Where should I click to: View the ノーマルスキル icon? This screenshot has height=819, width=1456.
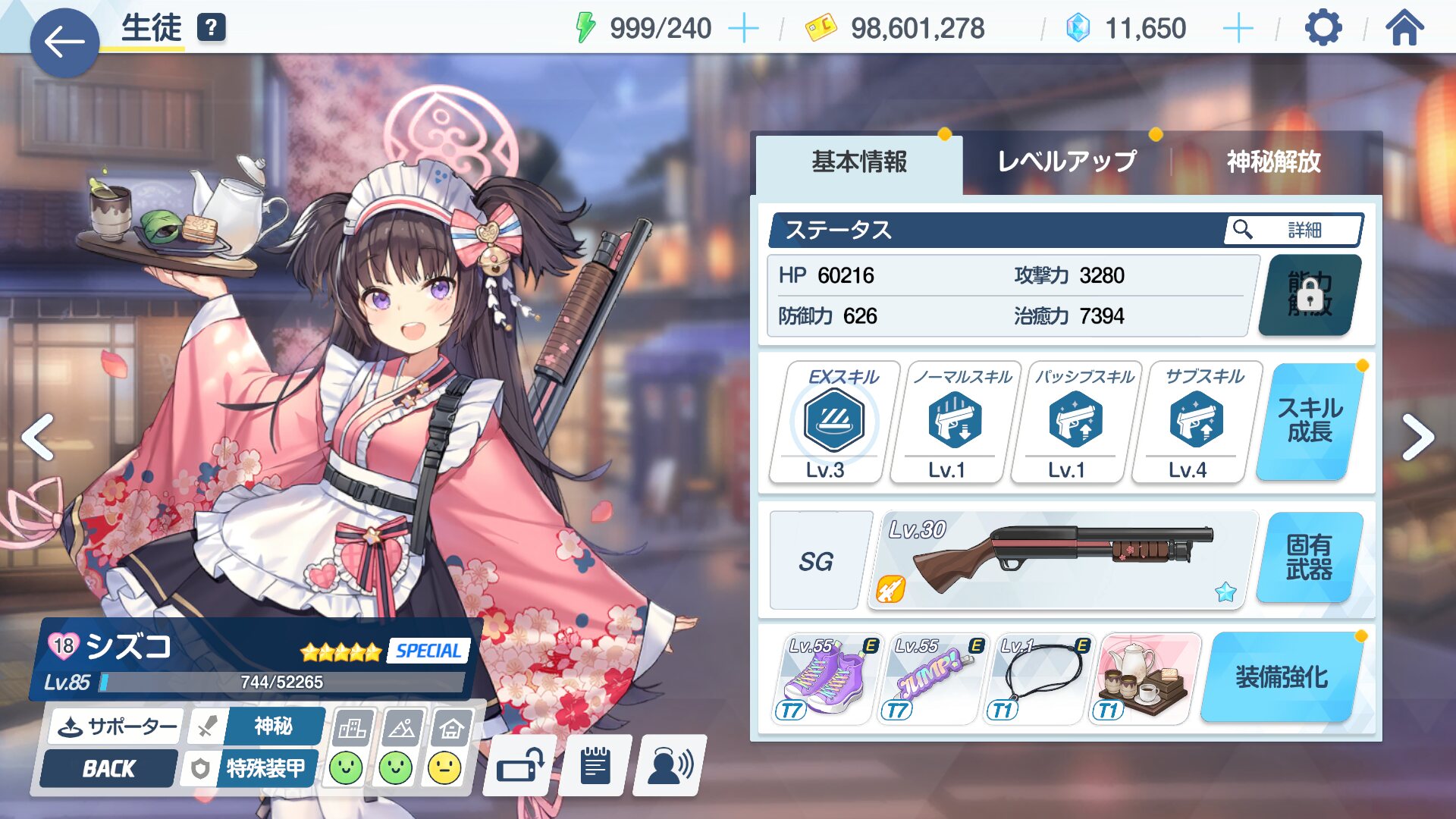[x=955, y=421]
